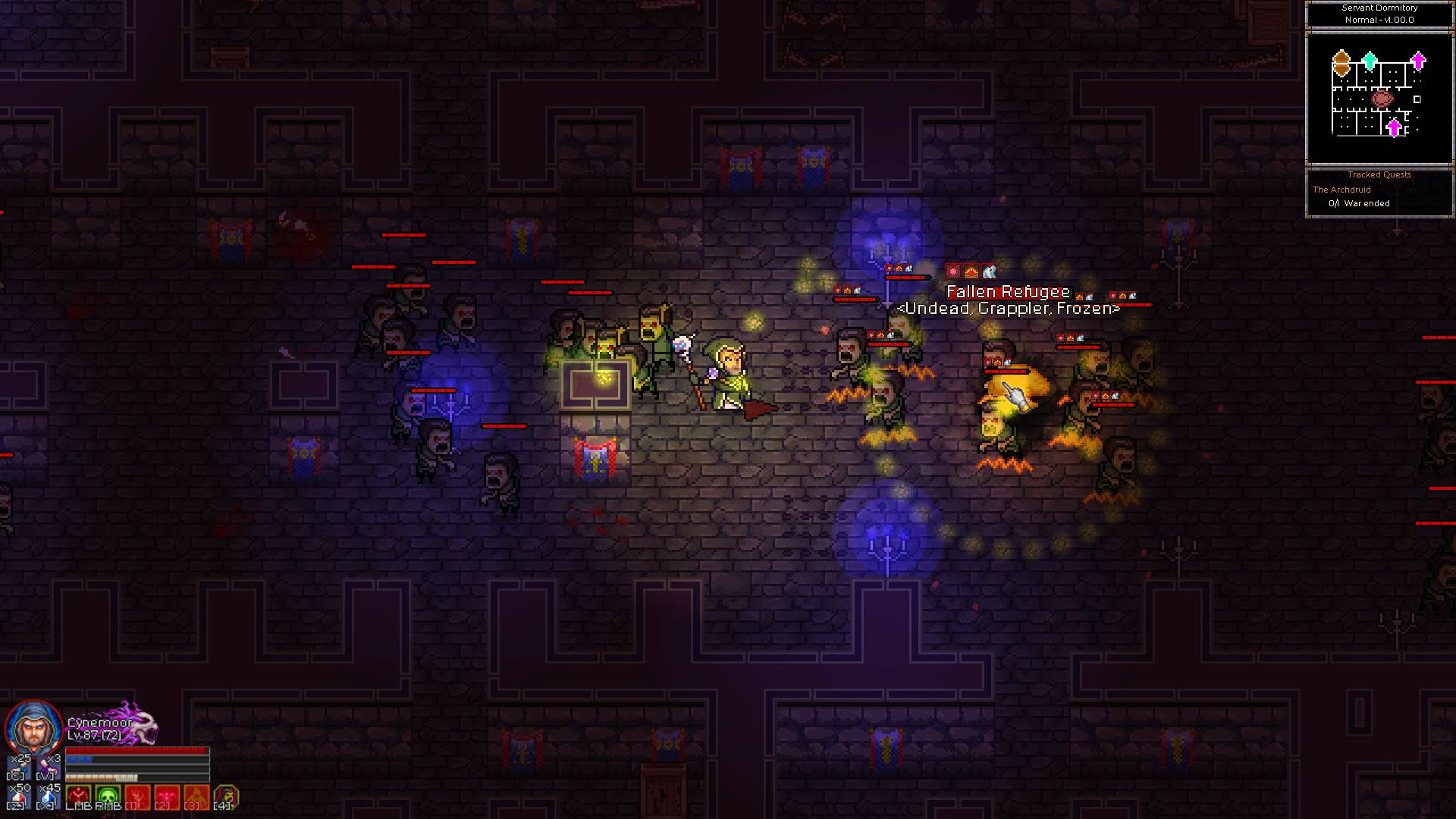1456x819 pixels.
Task: Click the consumable icon bound to [C]
Action: (17, 768)
